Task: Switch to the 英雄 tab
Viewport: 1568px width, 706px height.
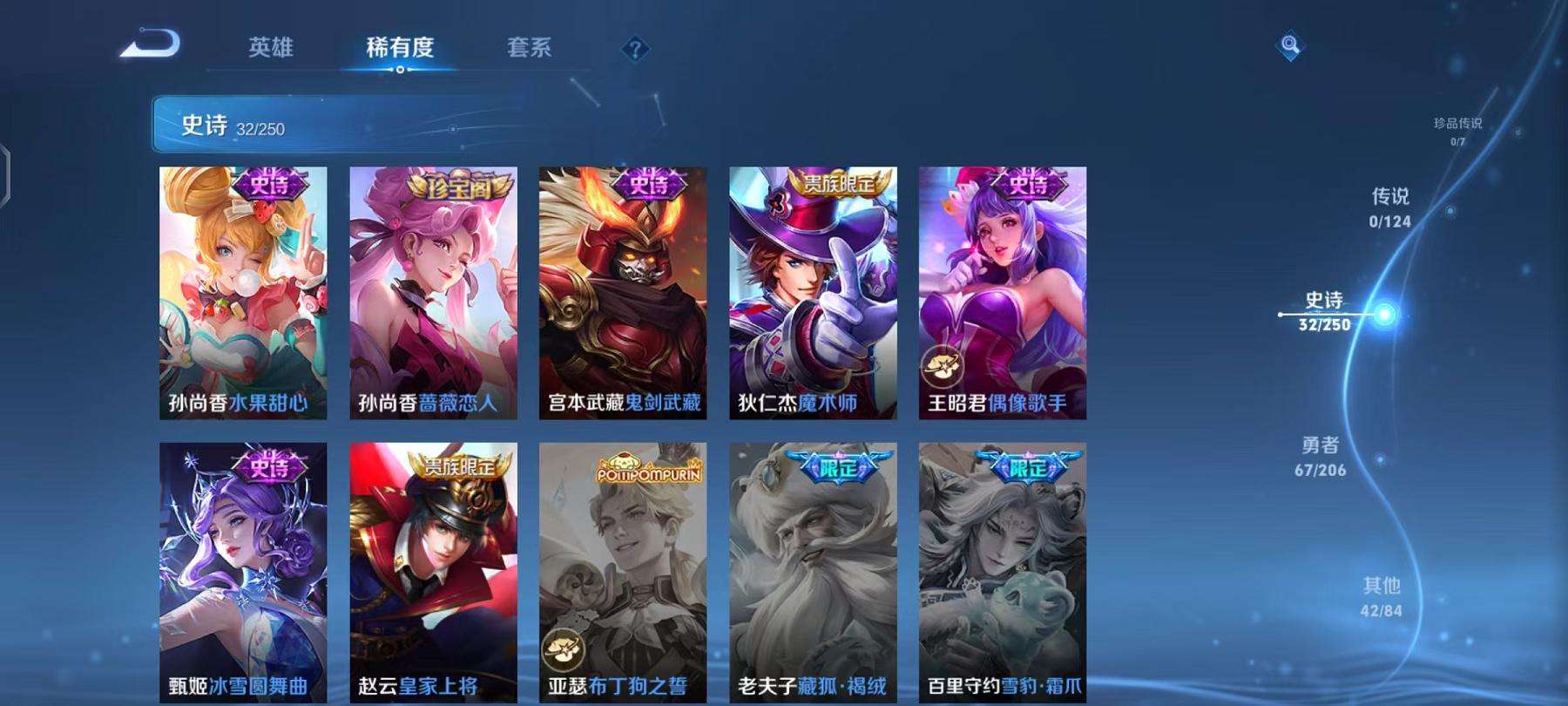Action: click(272, 50)
